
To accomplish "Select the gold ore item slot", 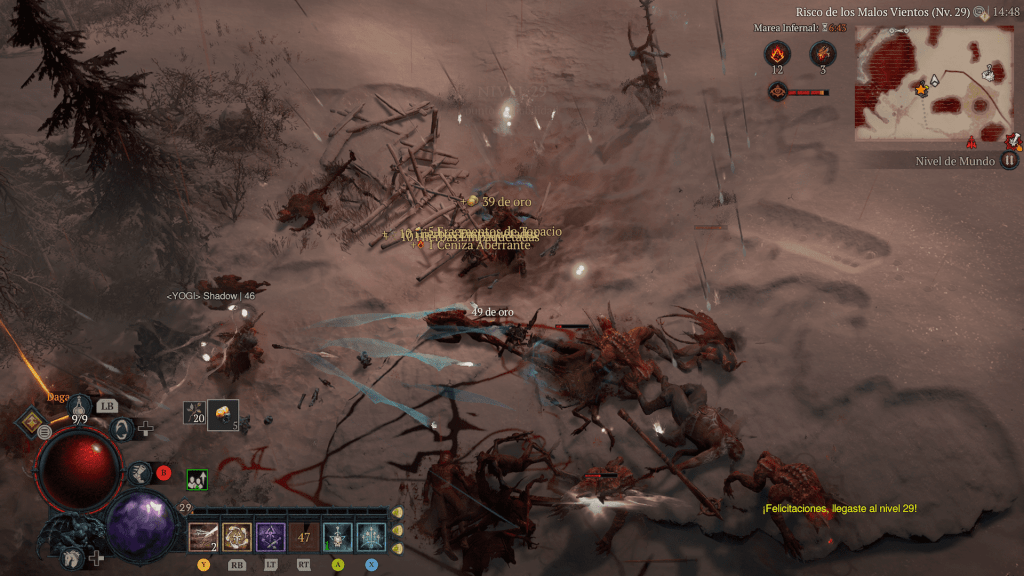I will (223, 414).
